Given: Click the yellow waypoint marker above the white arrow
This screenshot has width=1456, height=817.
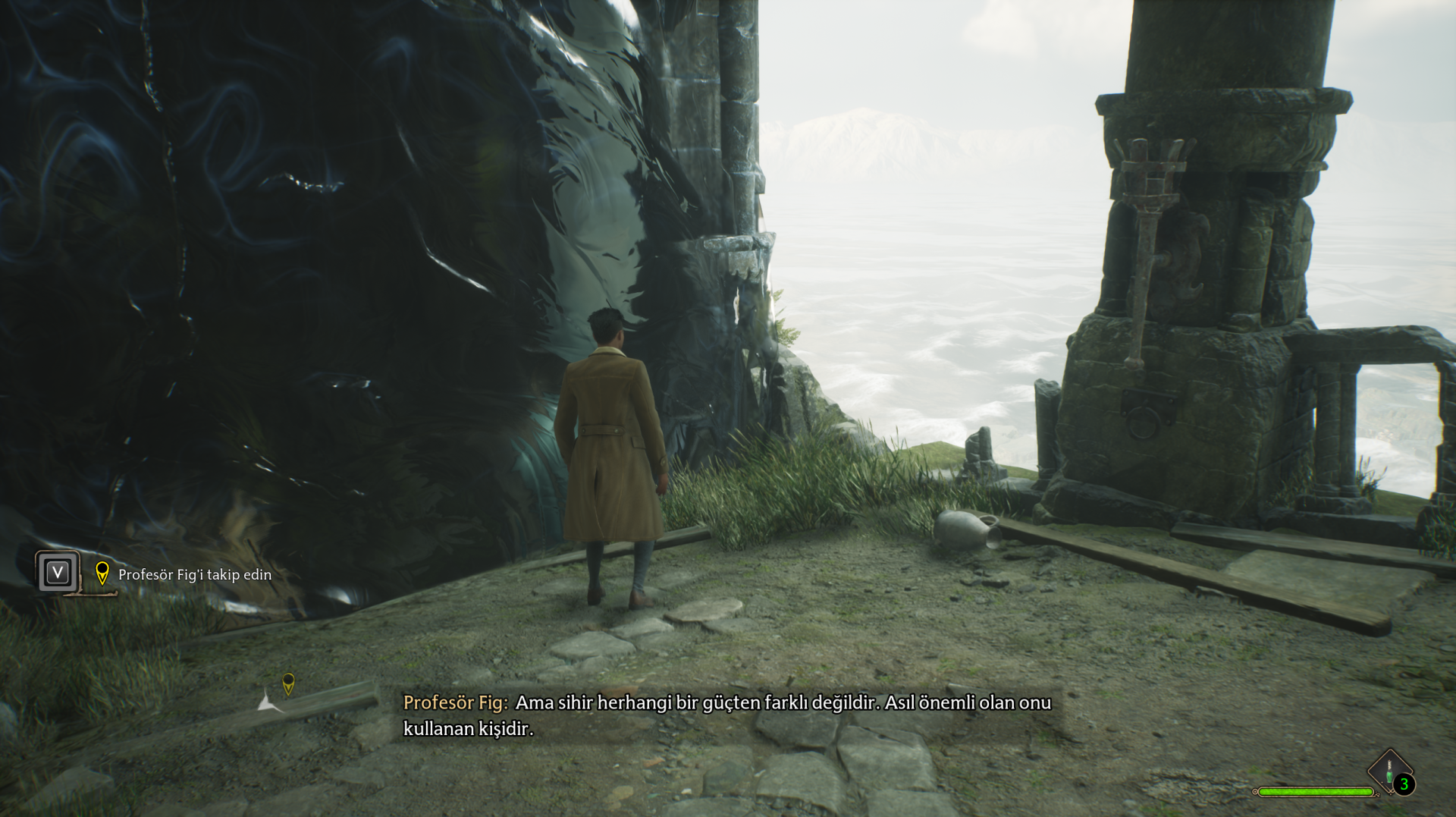Looking at the screenshot, I should pyautogui.click(x=288, y=683).
